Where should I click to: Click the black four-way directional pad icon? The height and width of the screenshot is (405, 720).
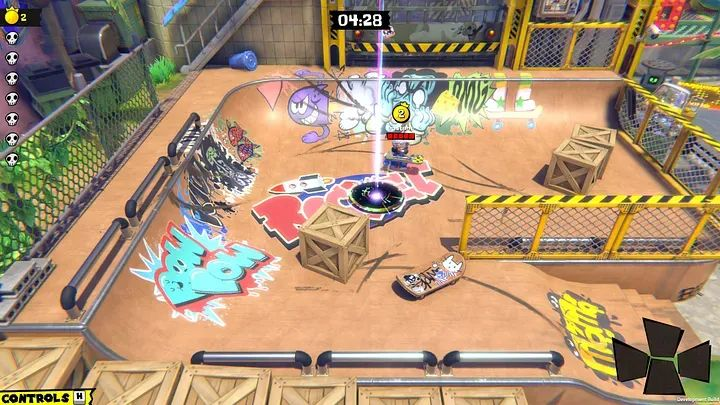coord(664,357)
